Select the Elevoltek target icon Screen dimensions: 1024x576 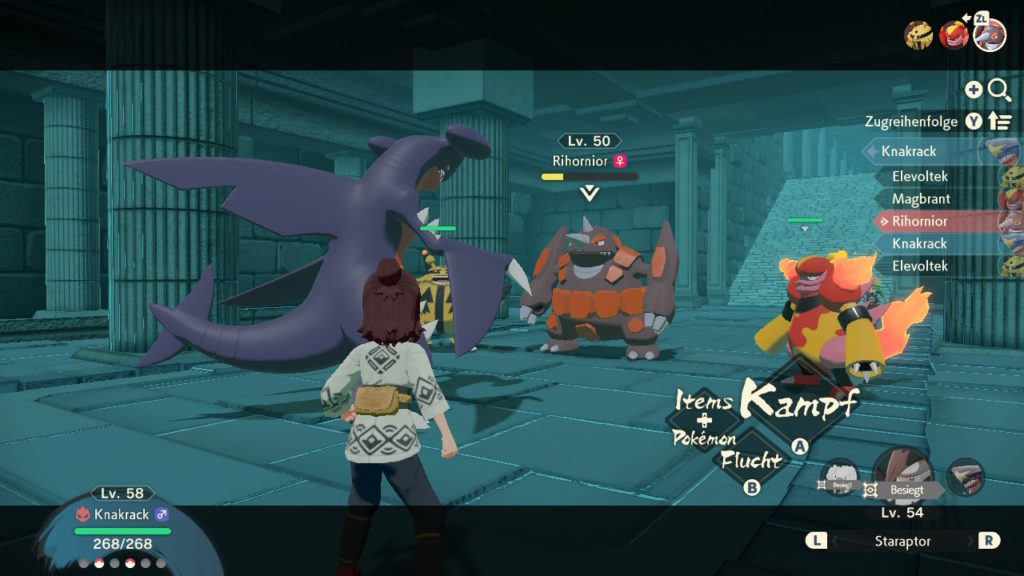point(919,35)
